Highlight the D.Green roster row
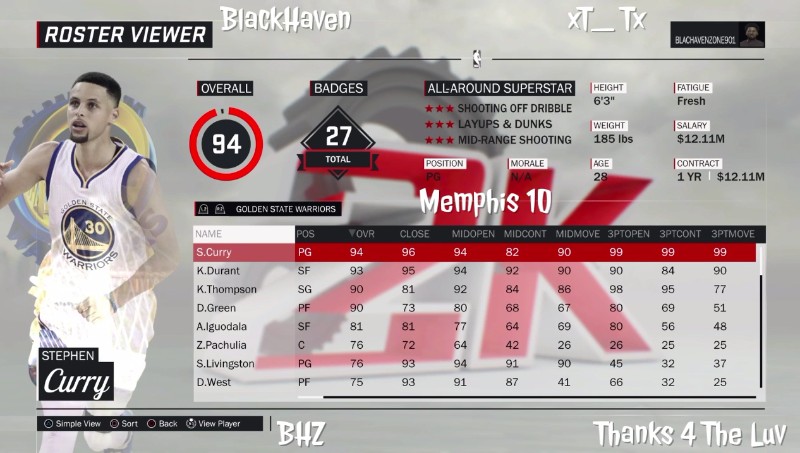The image size is (800, 453). click(x=474, y=308)
